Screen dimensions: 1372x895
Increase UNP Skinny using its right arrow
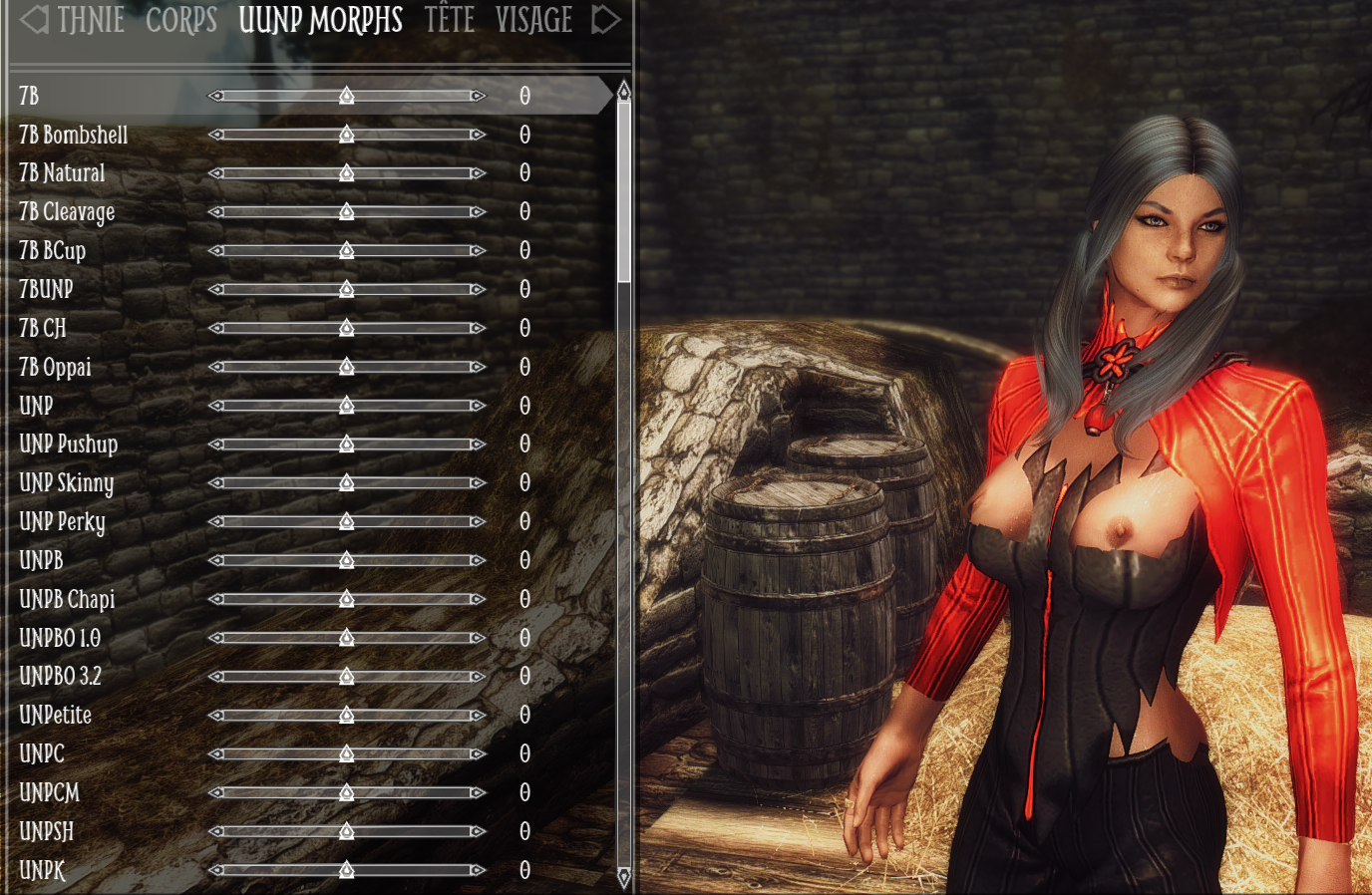(478, 482)
